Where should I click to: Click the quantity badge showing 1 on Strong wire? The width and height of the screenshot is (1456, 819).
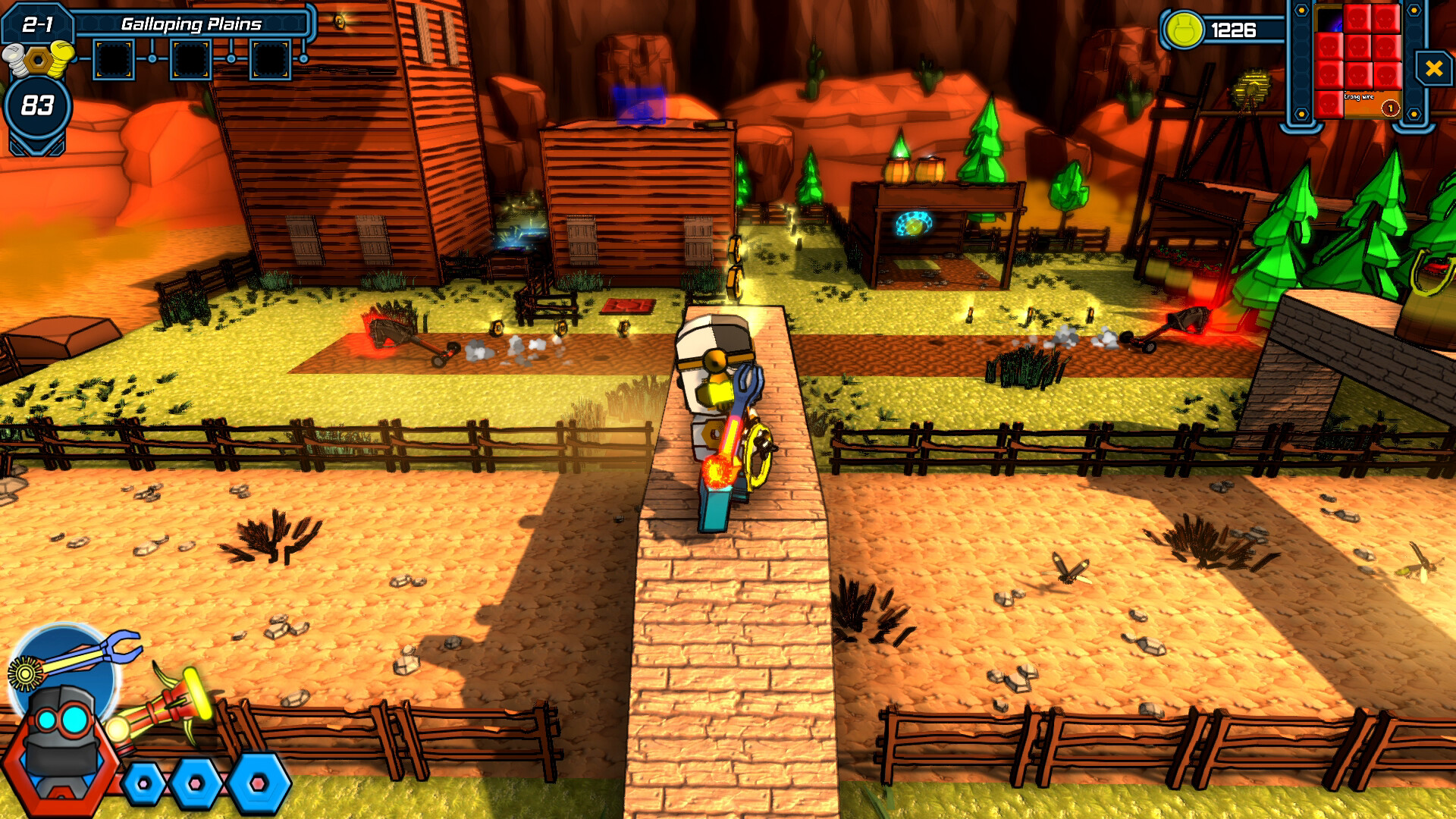(1390, 108)
